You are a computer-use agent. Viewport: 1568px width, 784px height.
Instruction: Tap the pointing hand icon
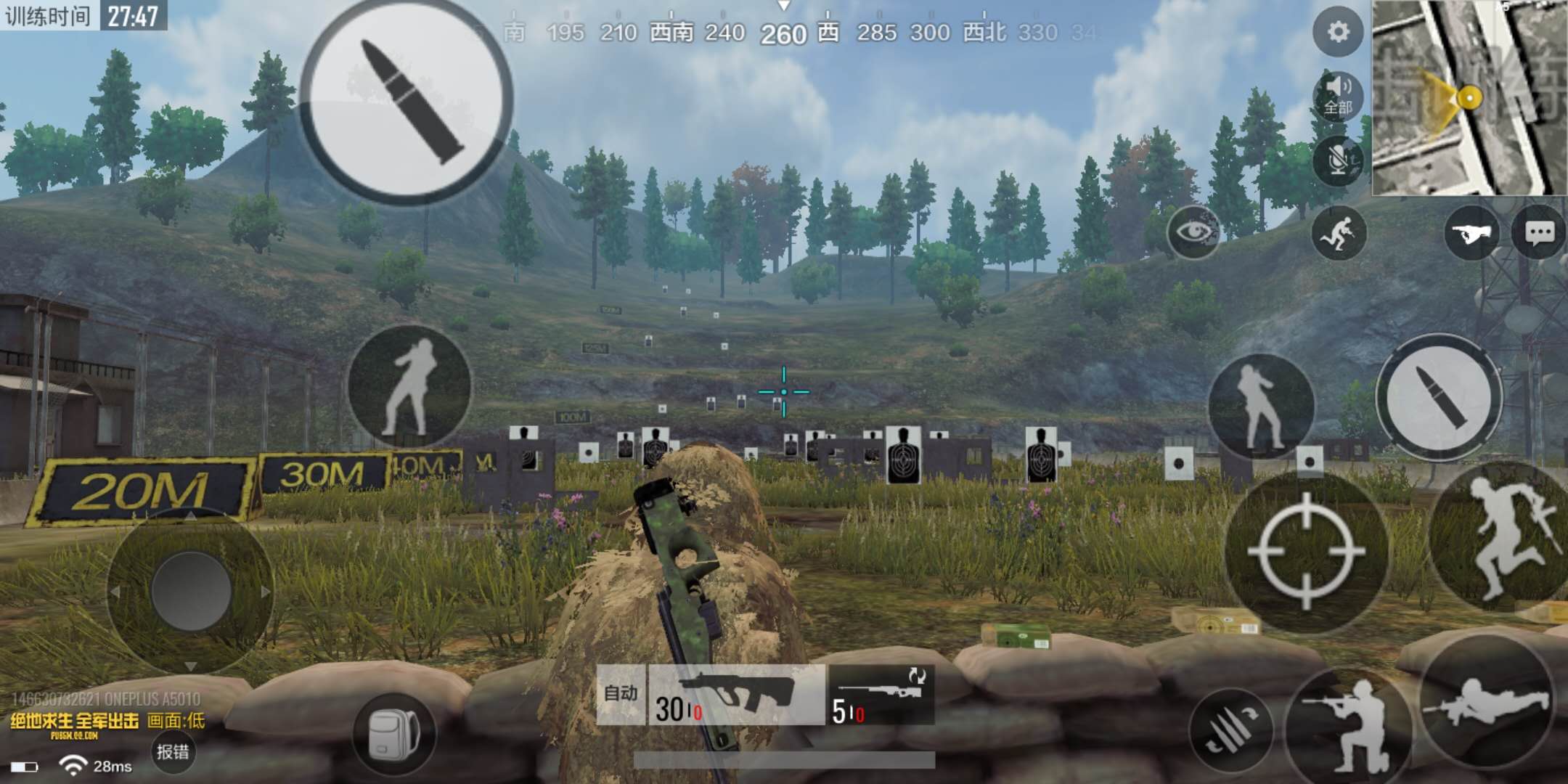(1471, 233)
